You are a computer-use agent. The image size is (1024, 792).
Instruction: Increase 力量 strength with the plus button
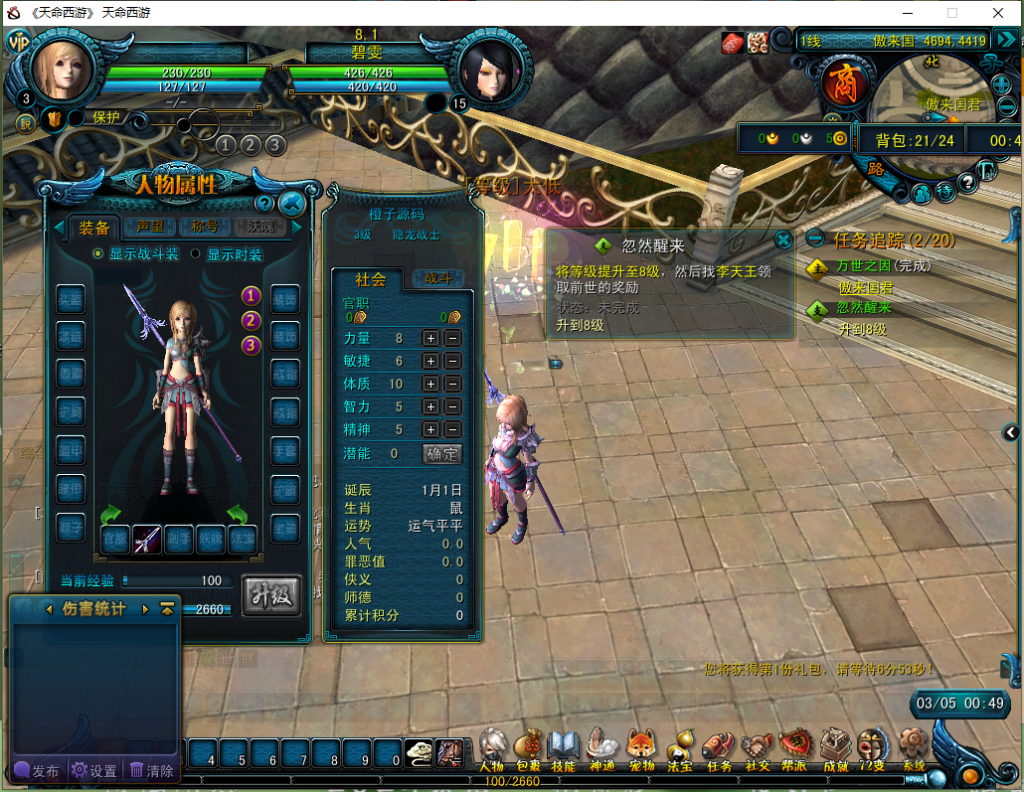pos(430,338)
